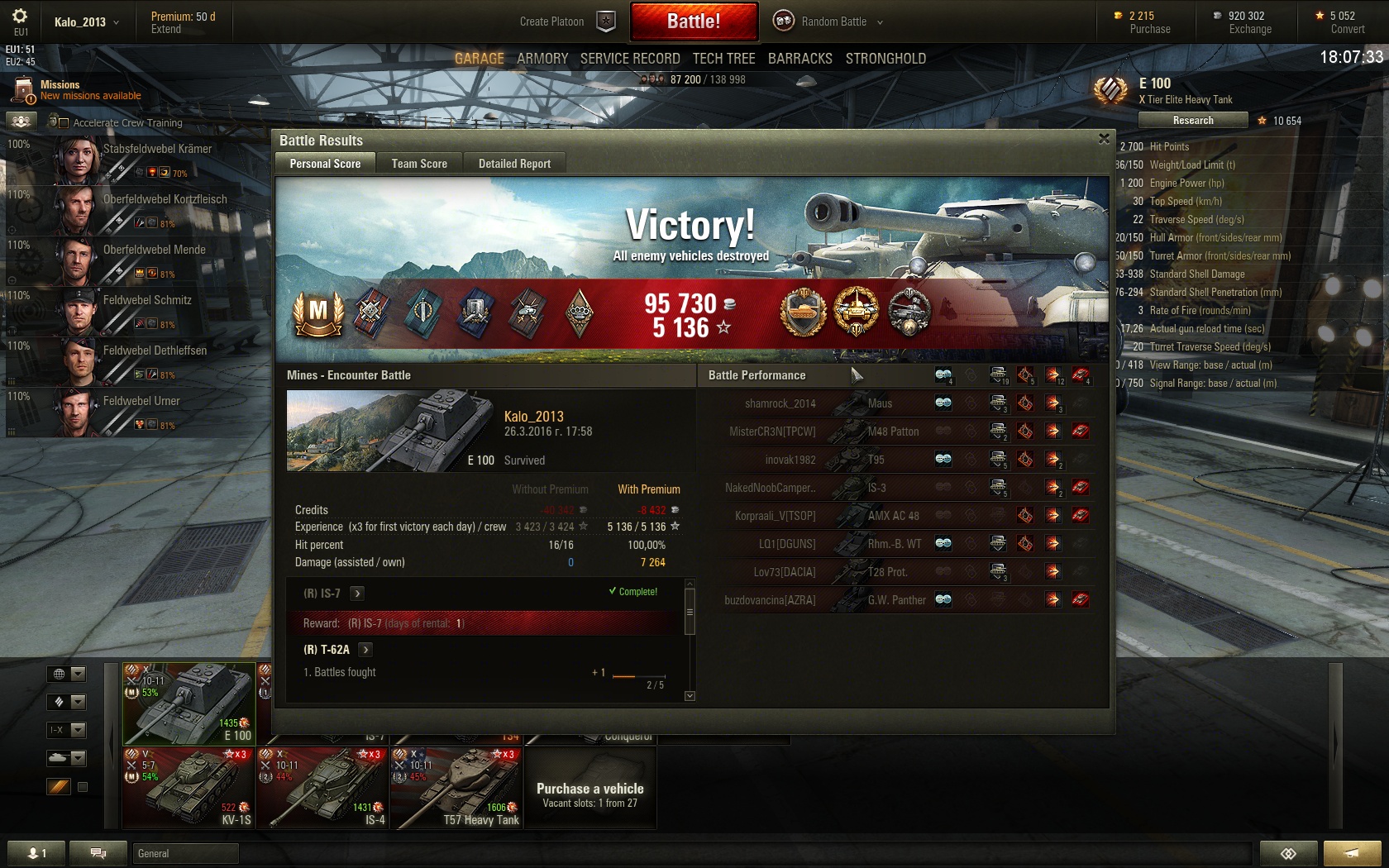Choose the IS-4 tank in the carousel
1389x868 pixels.
coord(322,787)
